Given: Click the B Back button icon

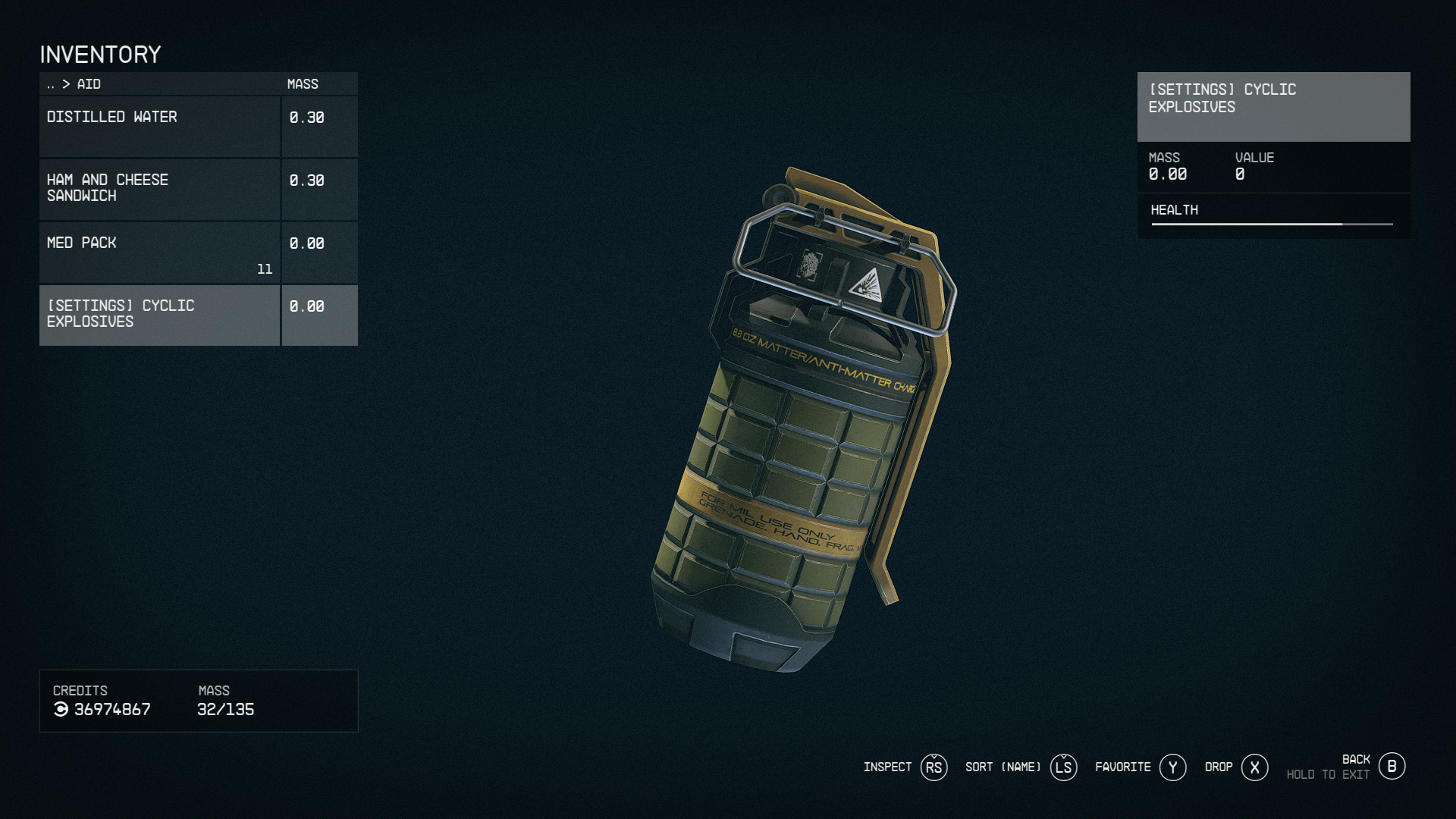Looking at the screenshot, I should (x=1392, y=766).
